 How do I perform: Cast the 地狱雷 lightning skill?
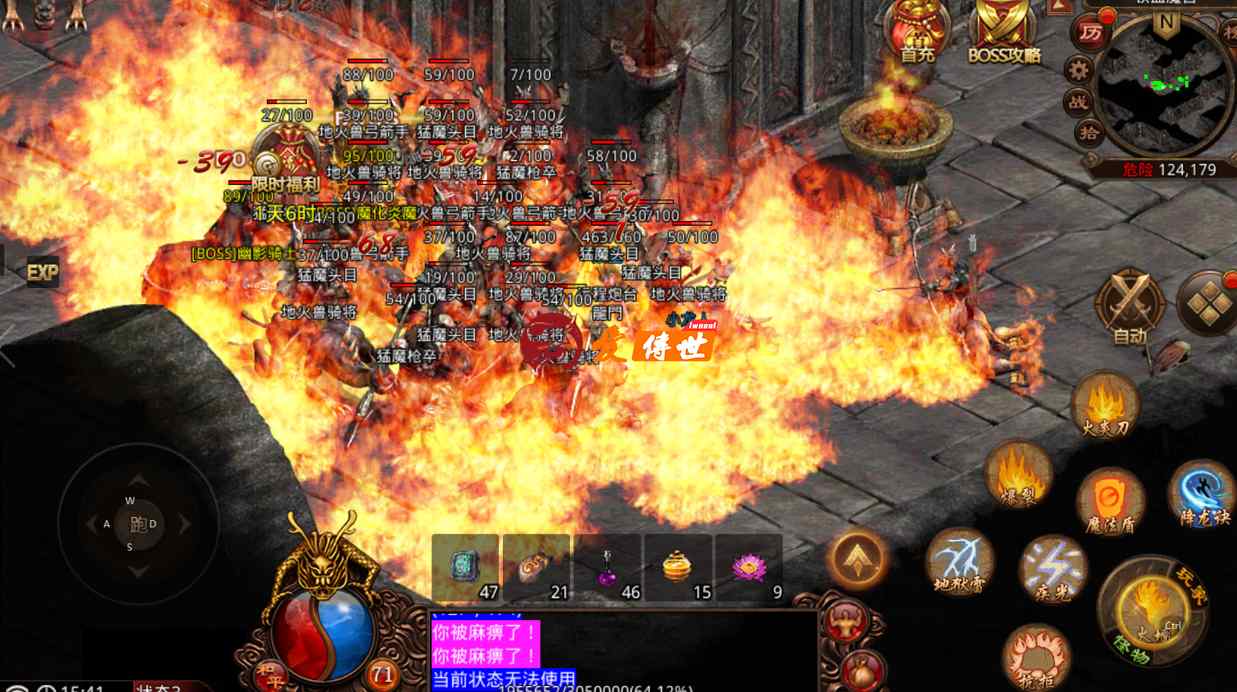pyautogui.click(x=959, y=561)
